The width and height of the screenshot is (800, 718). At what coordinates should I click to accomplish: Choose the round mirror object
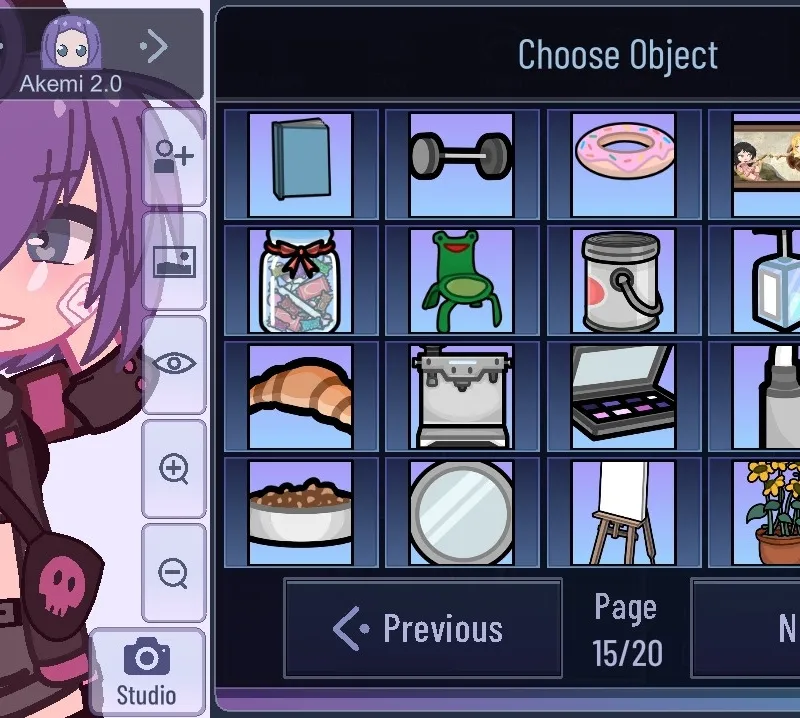coord(461,512)
